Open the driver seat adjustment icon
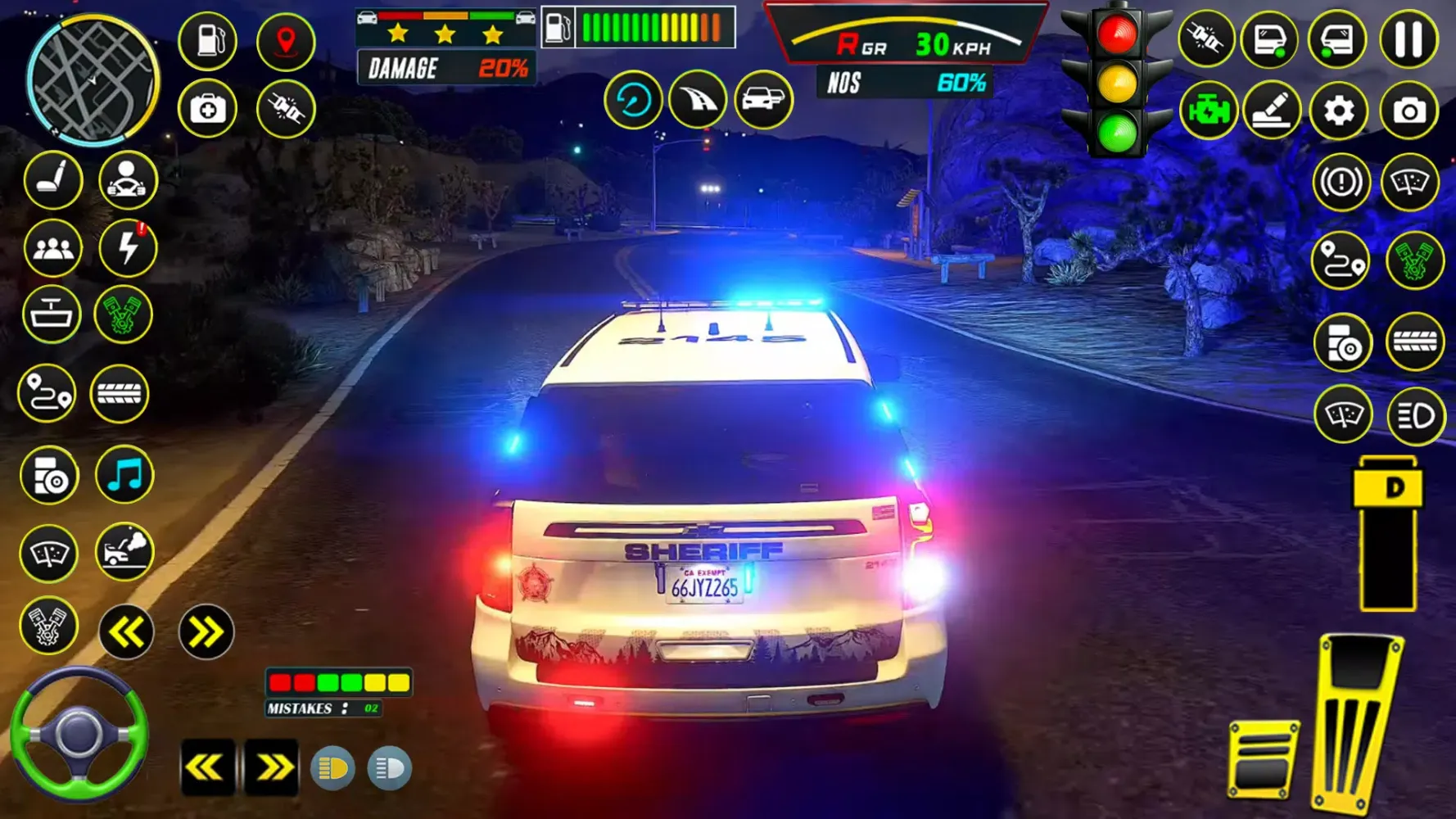1456x819 pixels. [x=53, y=181]
